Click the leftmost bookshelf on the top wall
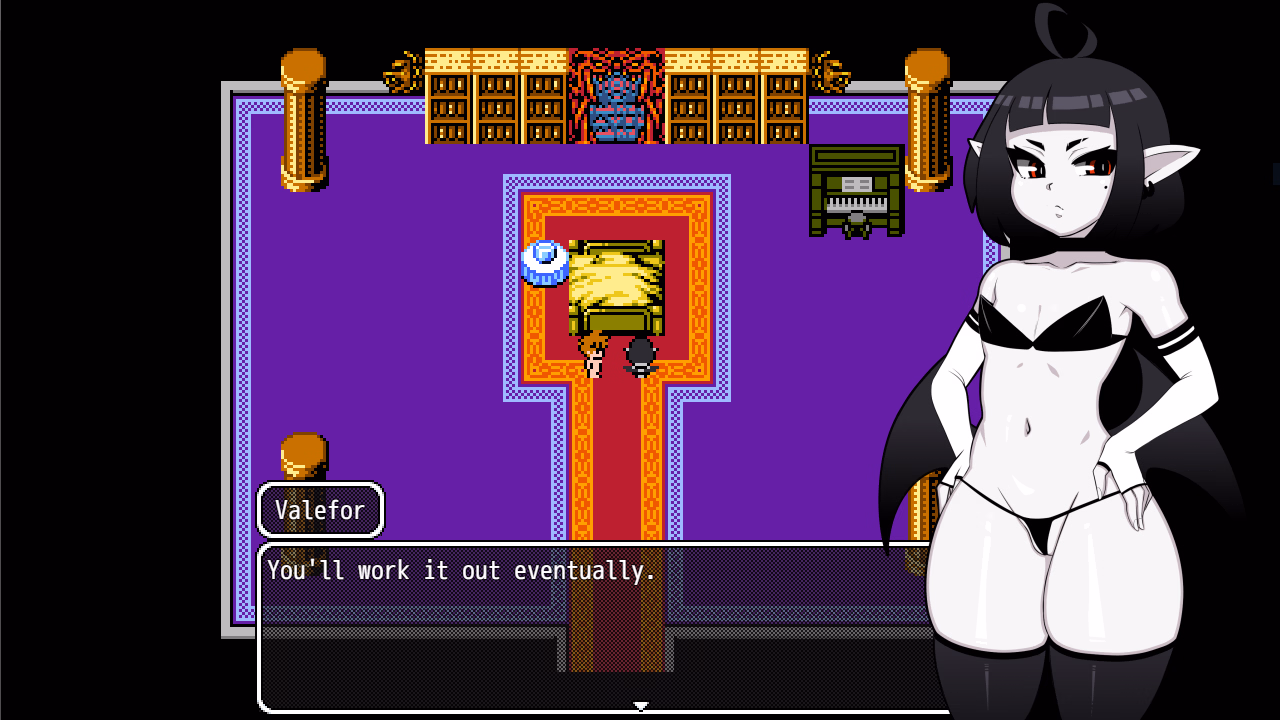Screen dimensions: 1280x720 tap(448, 100)
